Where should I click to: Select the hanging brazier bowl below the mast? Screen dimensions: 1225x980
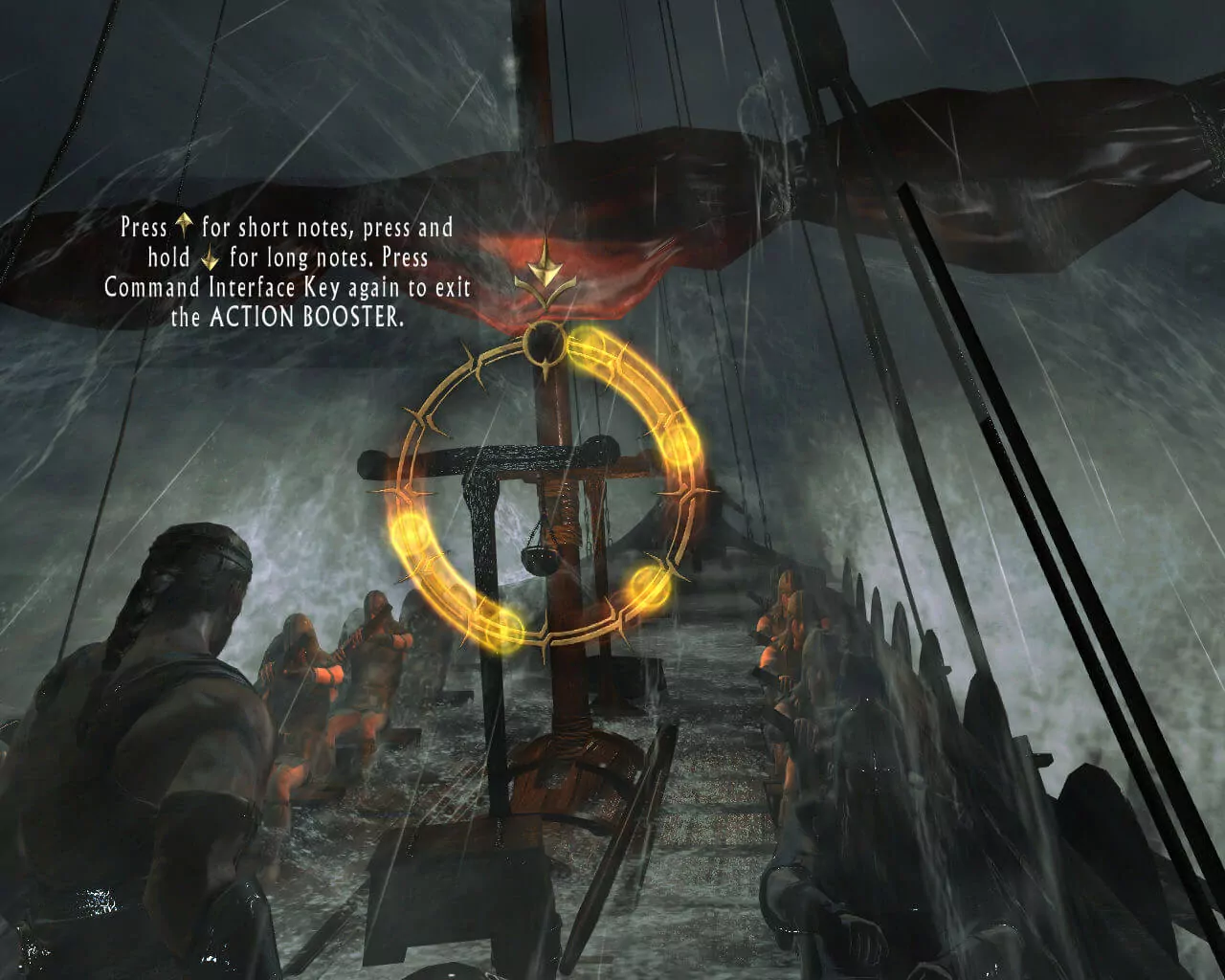pos(539,558)
